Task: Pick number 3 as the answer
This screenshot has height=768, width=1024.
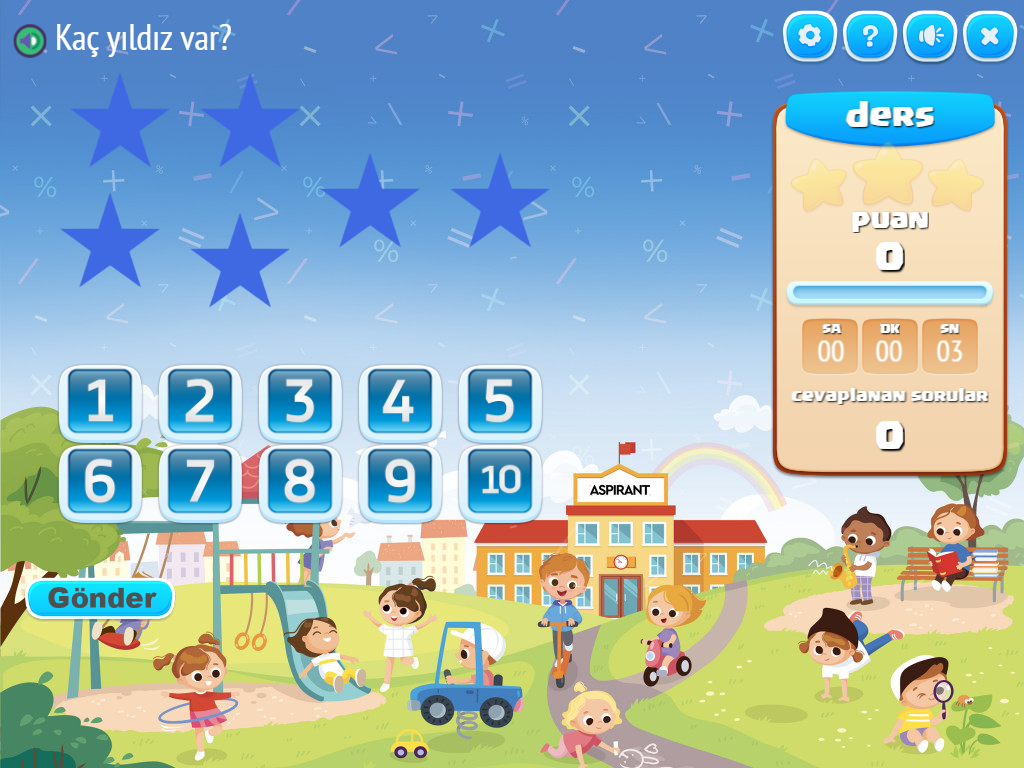Action: (300, 402)
